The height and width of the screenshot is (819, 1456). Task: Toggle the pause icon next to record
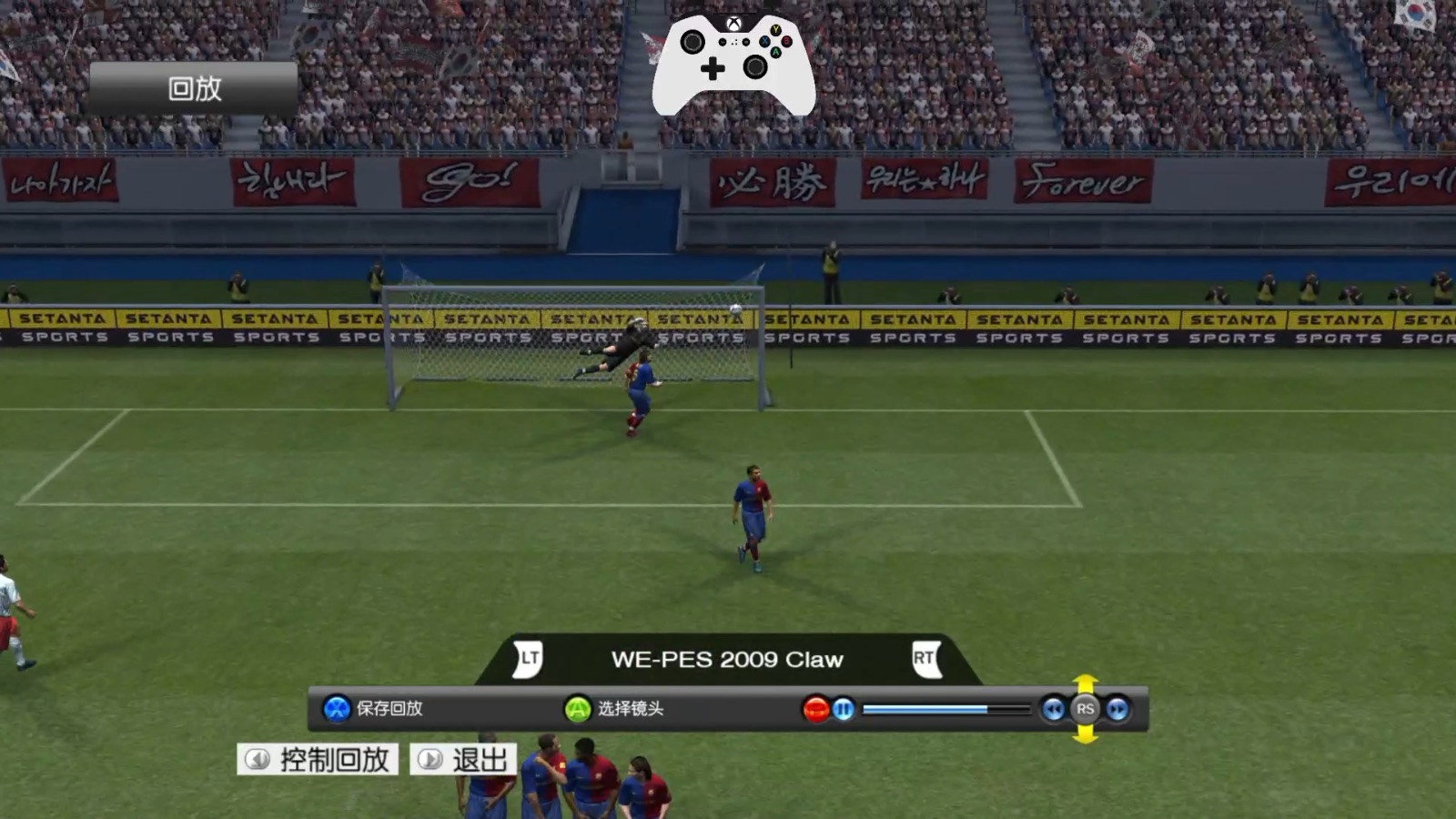843,710
